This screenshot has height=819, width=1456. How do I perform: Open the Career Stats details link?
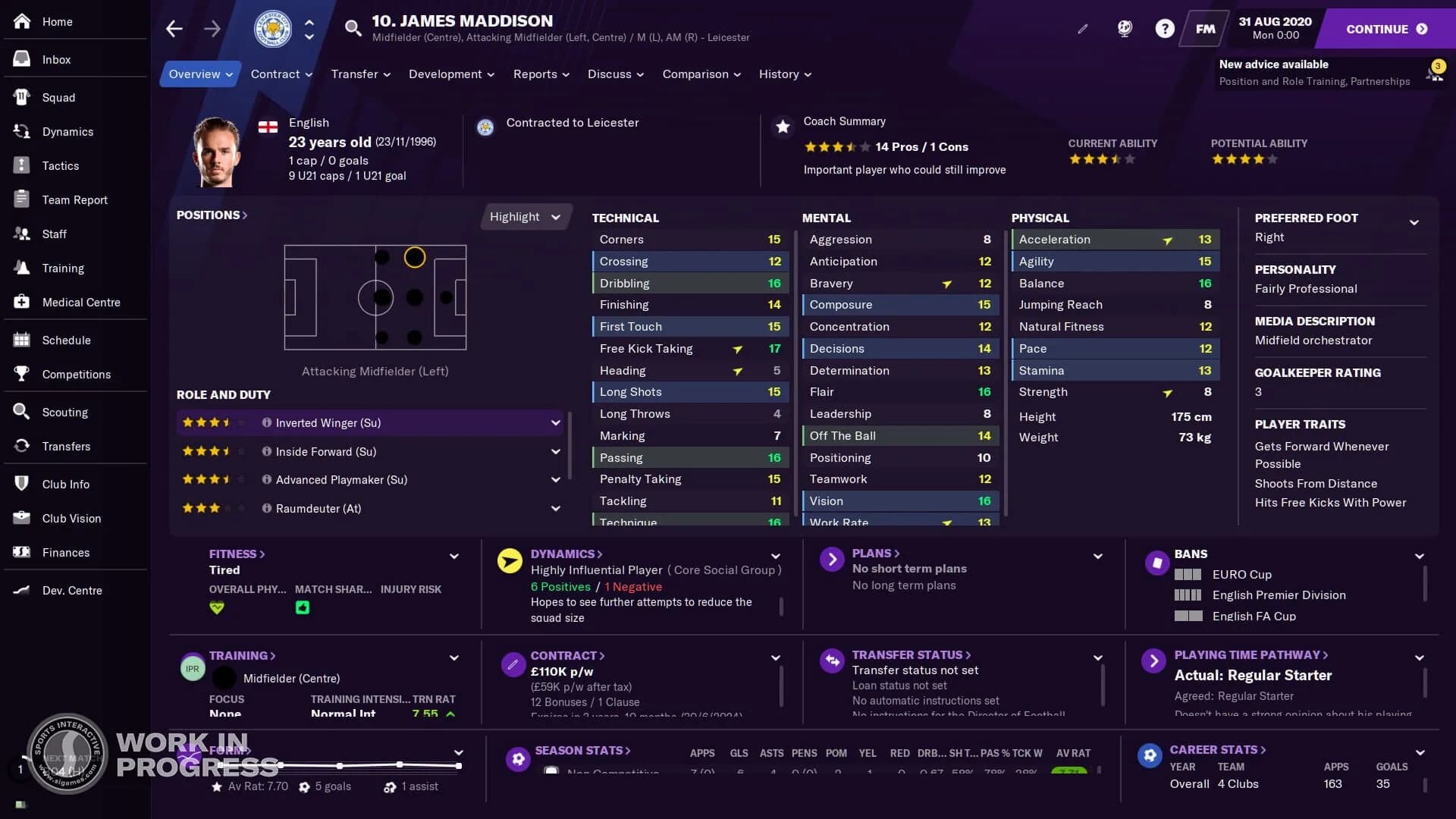point(1217,749)
